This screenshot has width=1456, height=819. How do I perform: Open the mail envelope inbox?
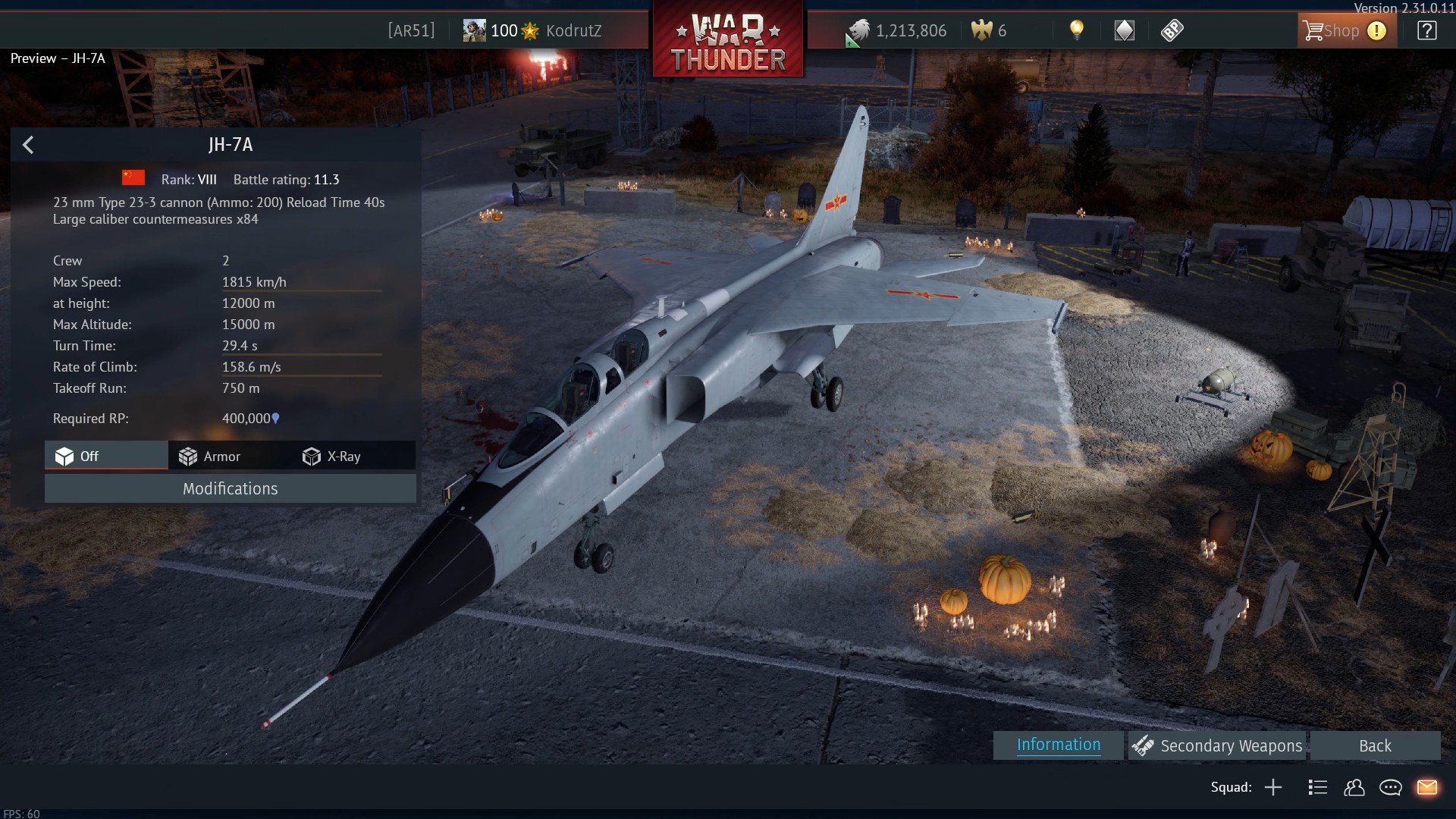coord(1426,788)
